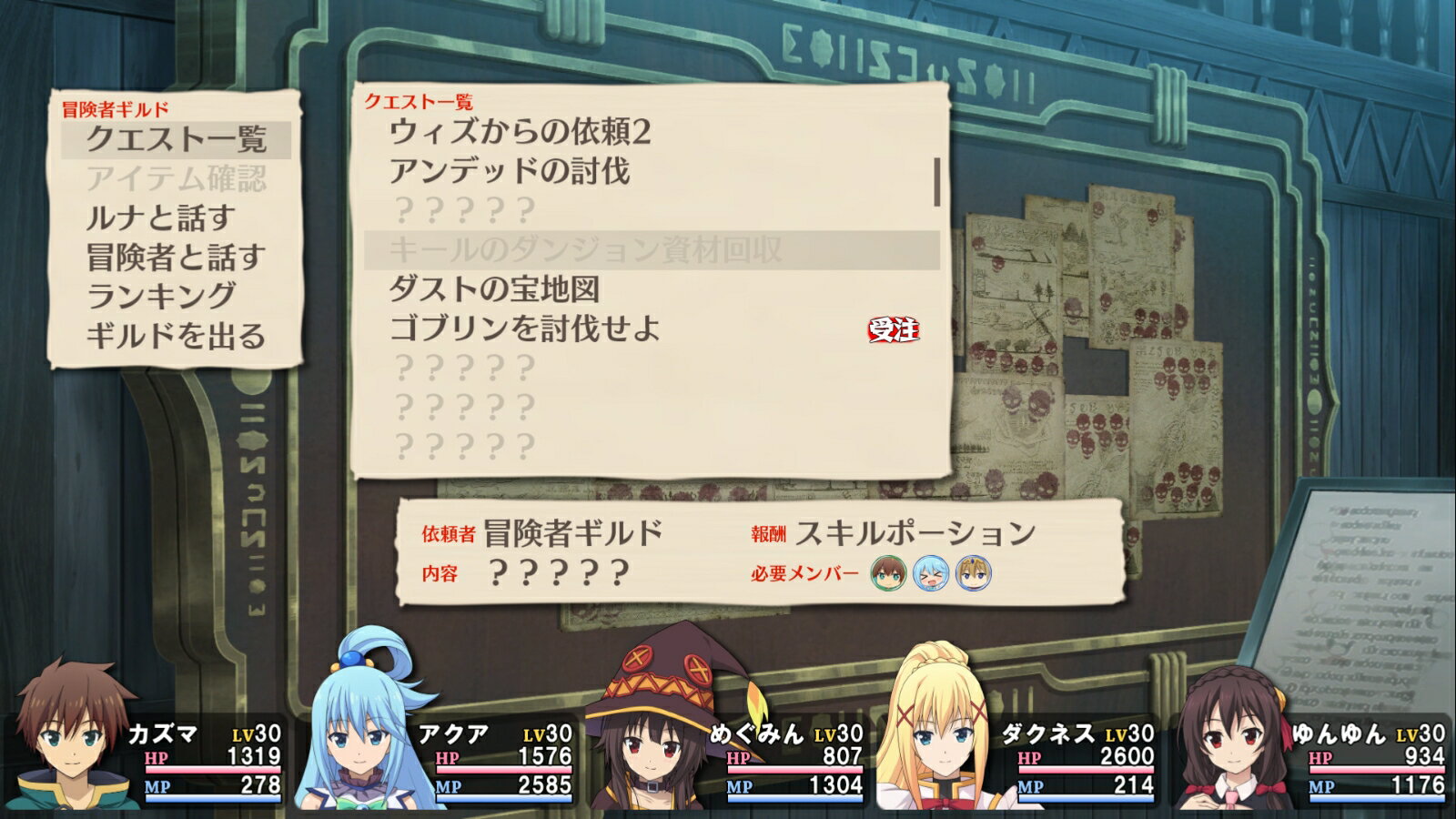This screenshot has height=819, width=1456.
Task: Select Yunyun's character portrait
Action: (1228, 737)
